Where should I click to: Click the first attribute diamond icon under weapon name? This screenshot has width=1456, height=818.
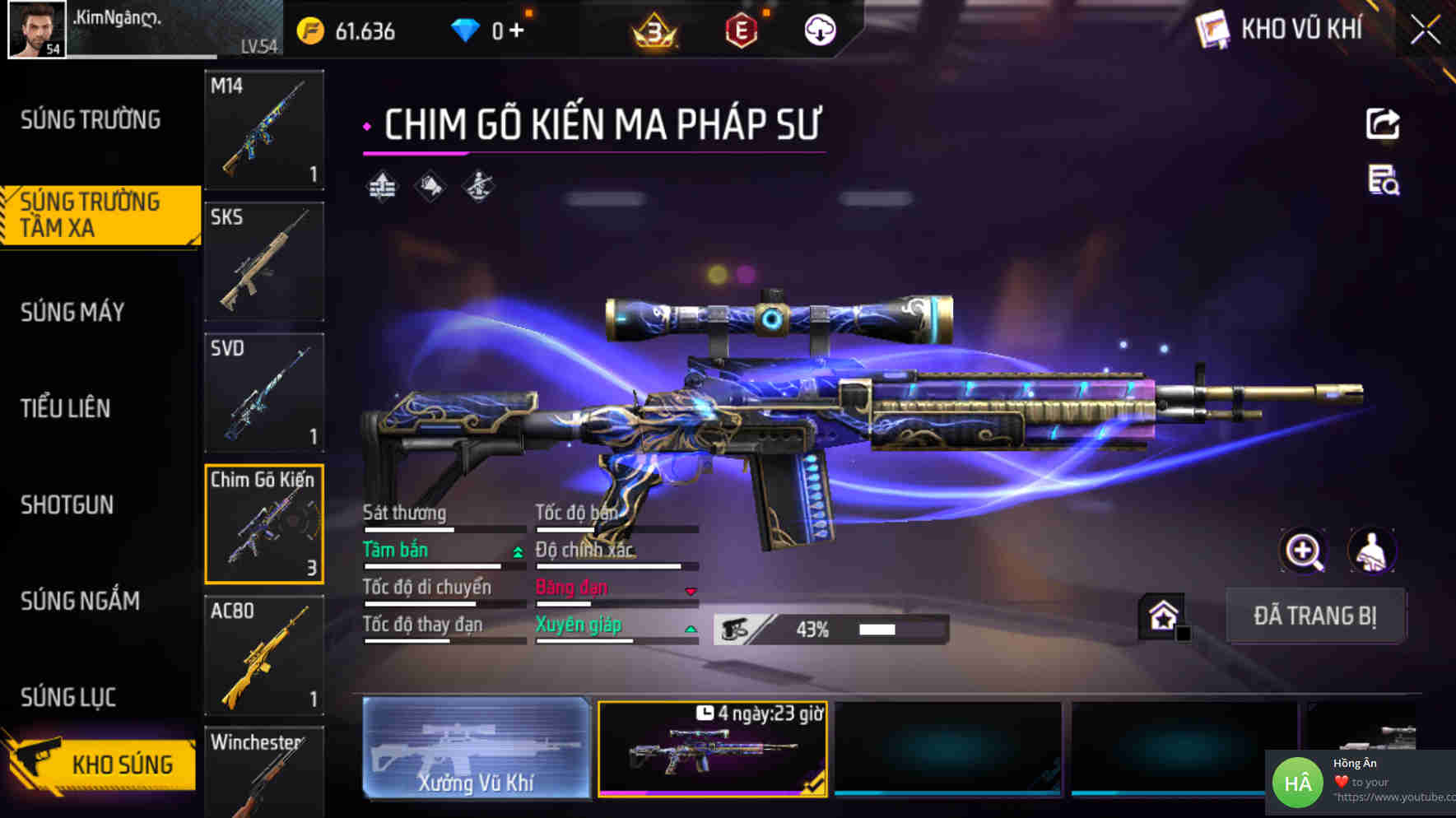pos(380,185)
